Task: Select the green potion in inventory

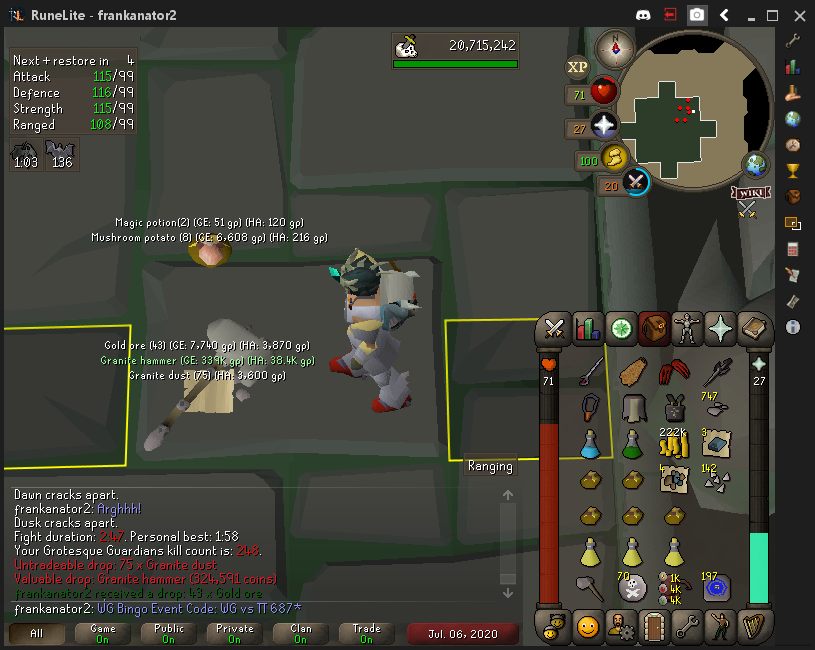Action: (x=632, y=441)
